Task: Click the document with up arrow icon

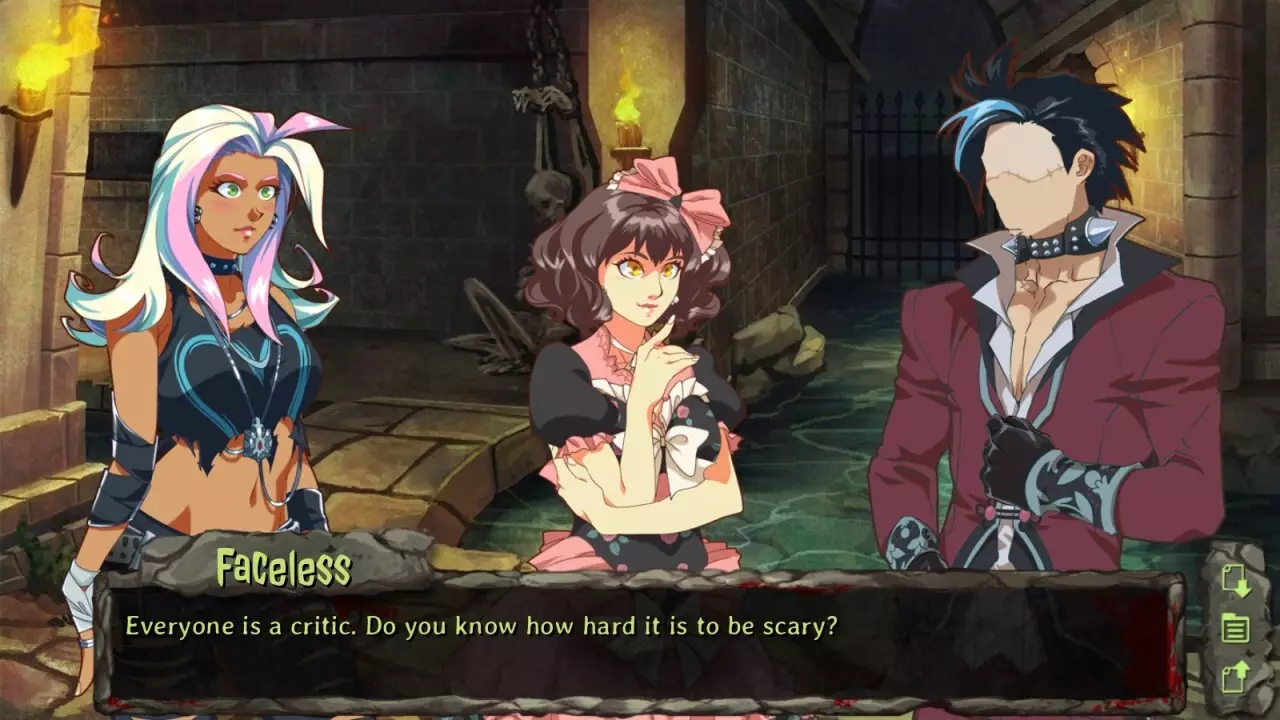Action: pyautogui.click(x=1237, y=677)
